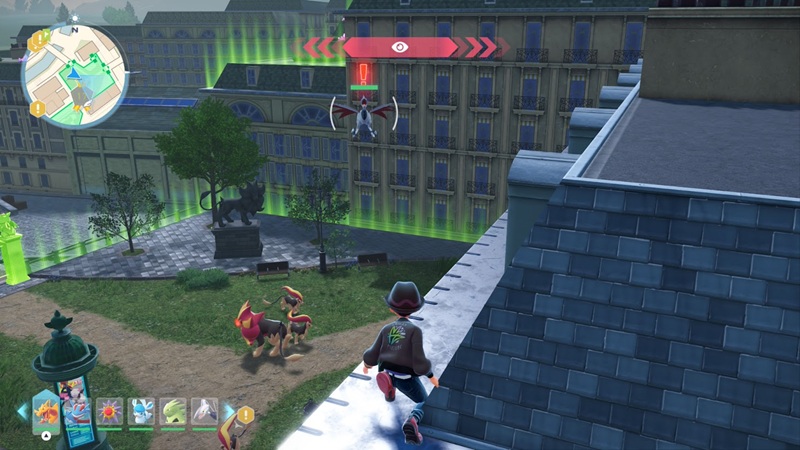Select the red eye detection banner

(400, 46)
